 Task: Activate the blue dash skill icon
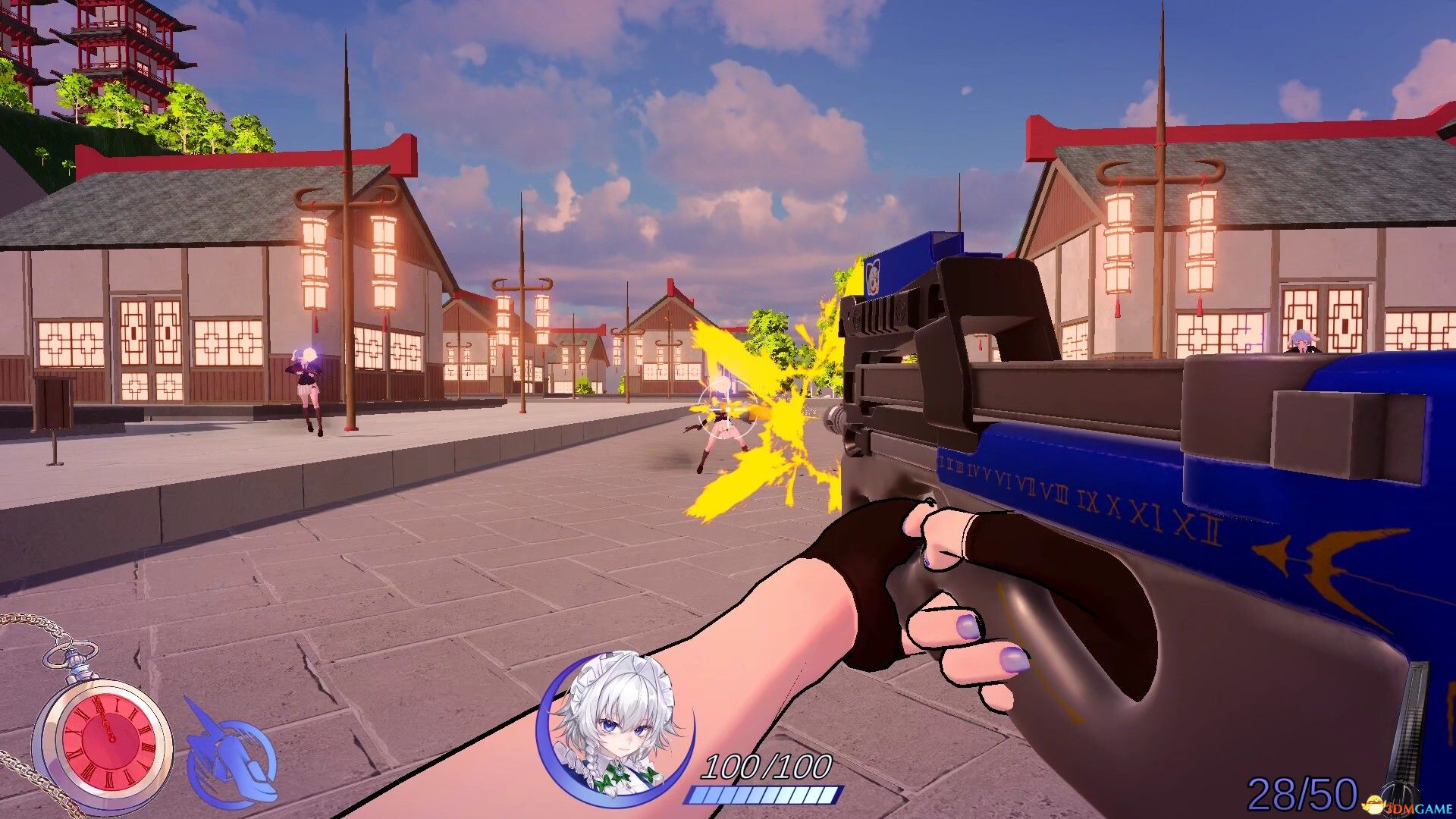coord(227,751)
